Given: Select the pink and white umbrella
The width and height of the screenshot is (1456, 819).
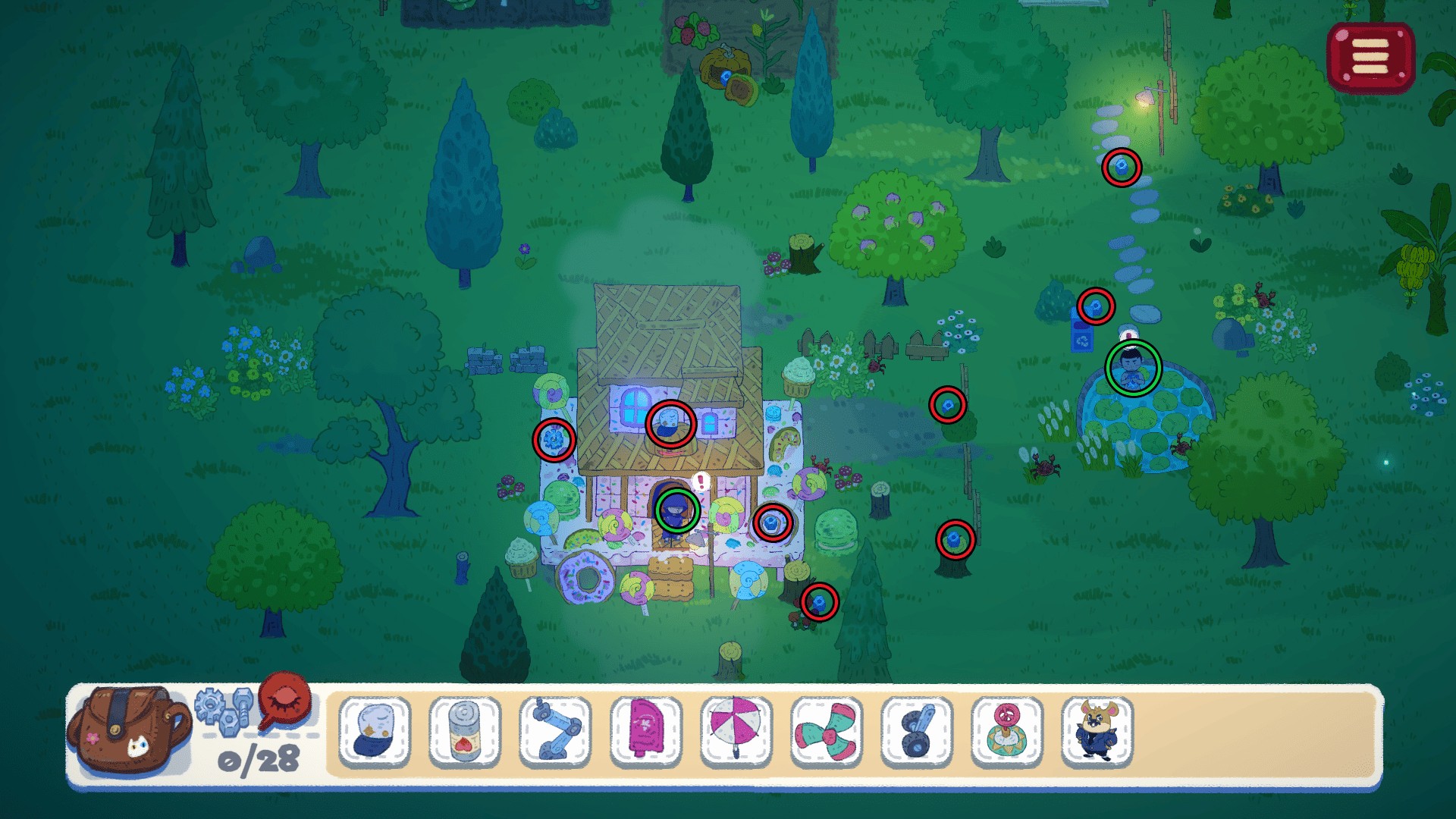Looking at the screenshot, I should (x=736, y=731).
